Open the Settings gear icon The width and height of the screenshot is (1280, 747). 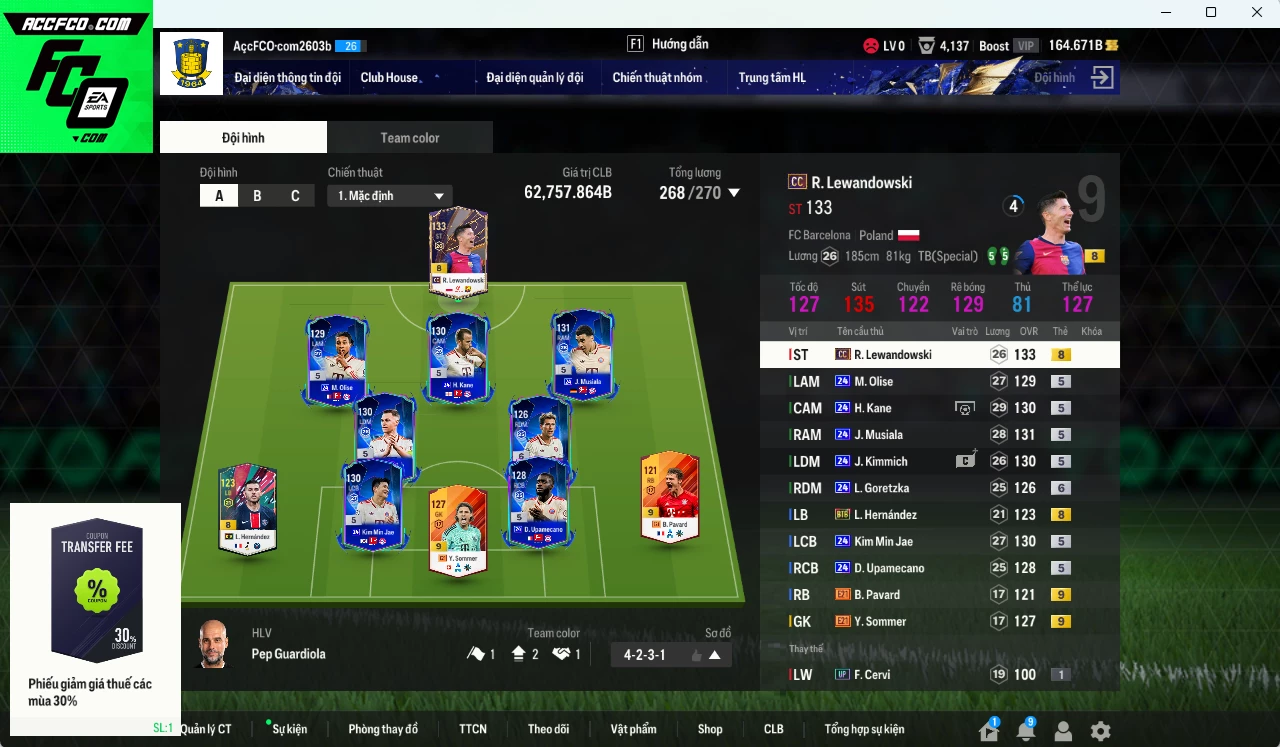tap(1099, 731)
